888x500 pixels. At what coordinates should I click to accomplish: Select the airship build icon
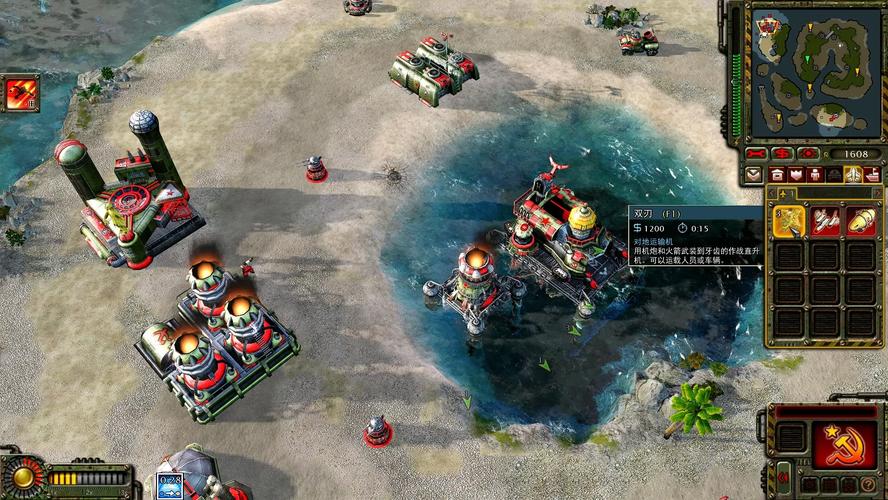coord(861,222)
